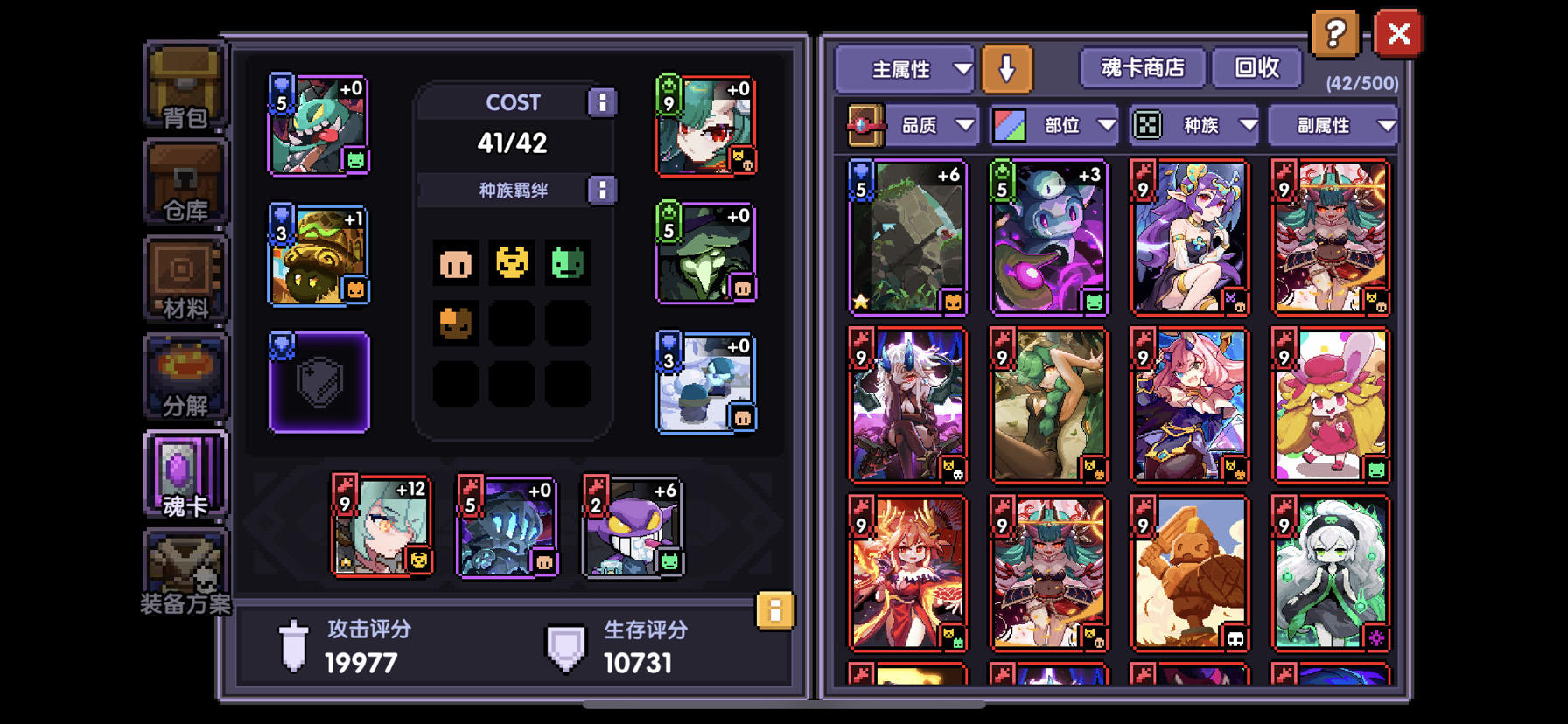Select the equipped +12 green-haired soul card
The height and width of the screenshot is (724, 1568).
click(x=382, y=526)
